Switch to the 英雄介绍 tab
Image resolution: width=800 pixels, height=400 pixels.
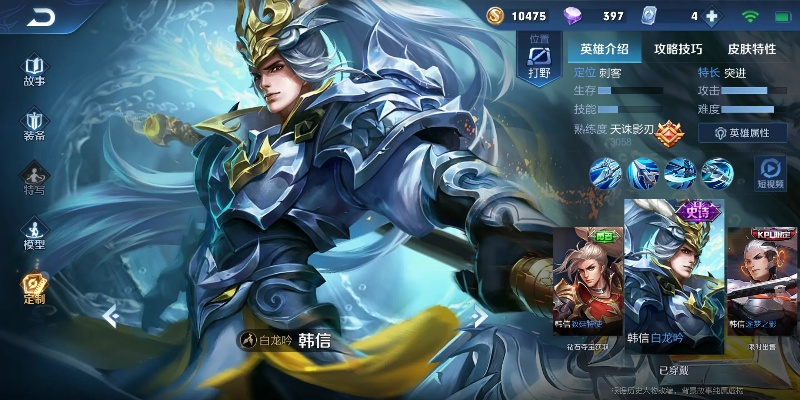[x=604, y=48]
